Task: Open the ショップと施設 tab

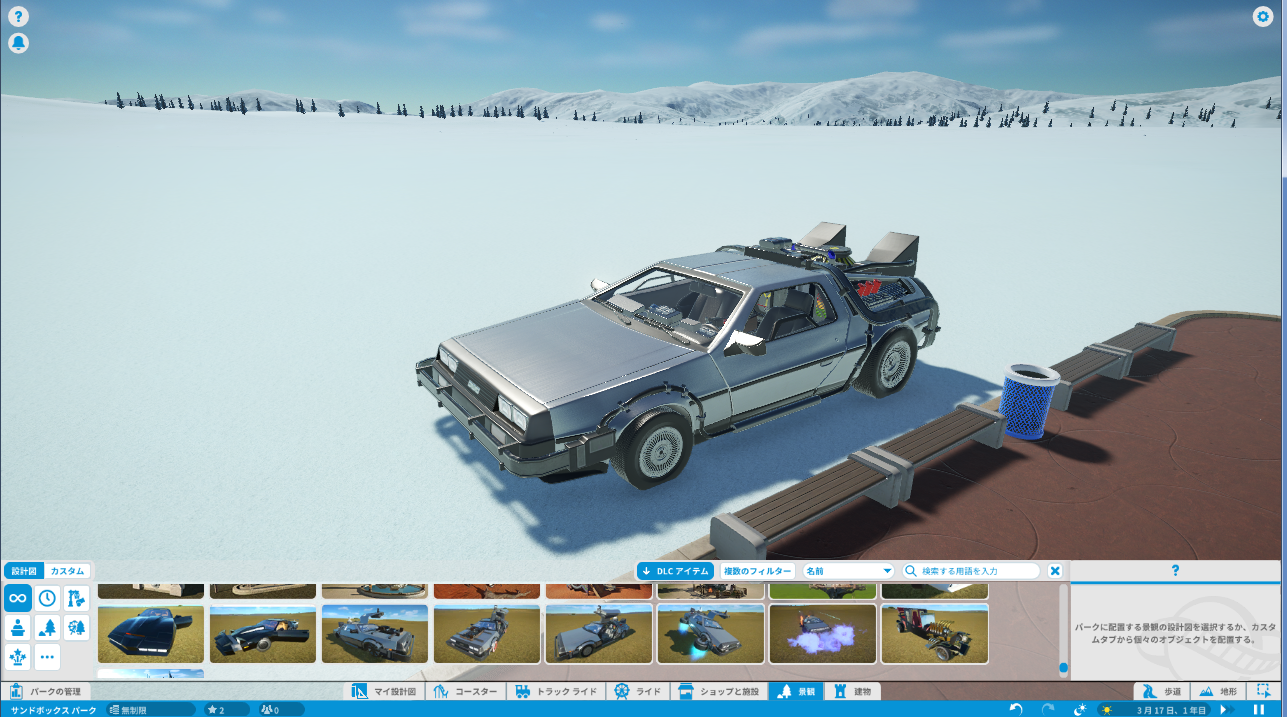Action: coord(718,691)
